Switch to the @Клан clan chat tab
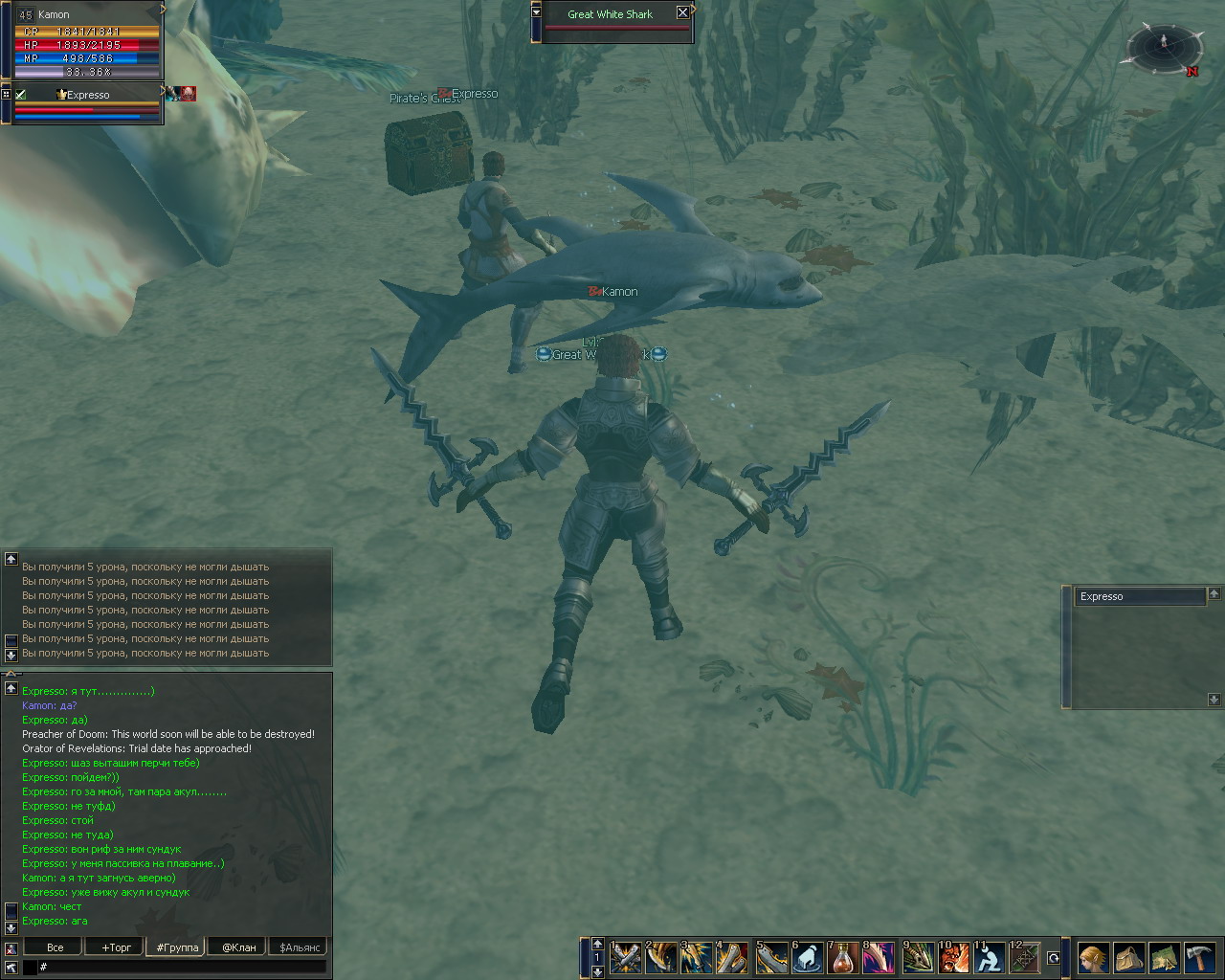Screen dimensions: 1225x980 pyautogui.click(x=238, y=947)
